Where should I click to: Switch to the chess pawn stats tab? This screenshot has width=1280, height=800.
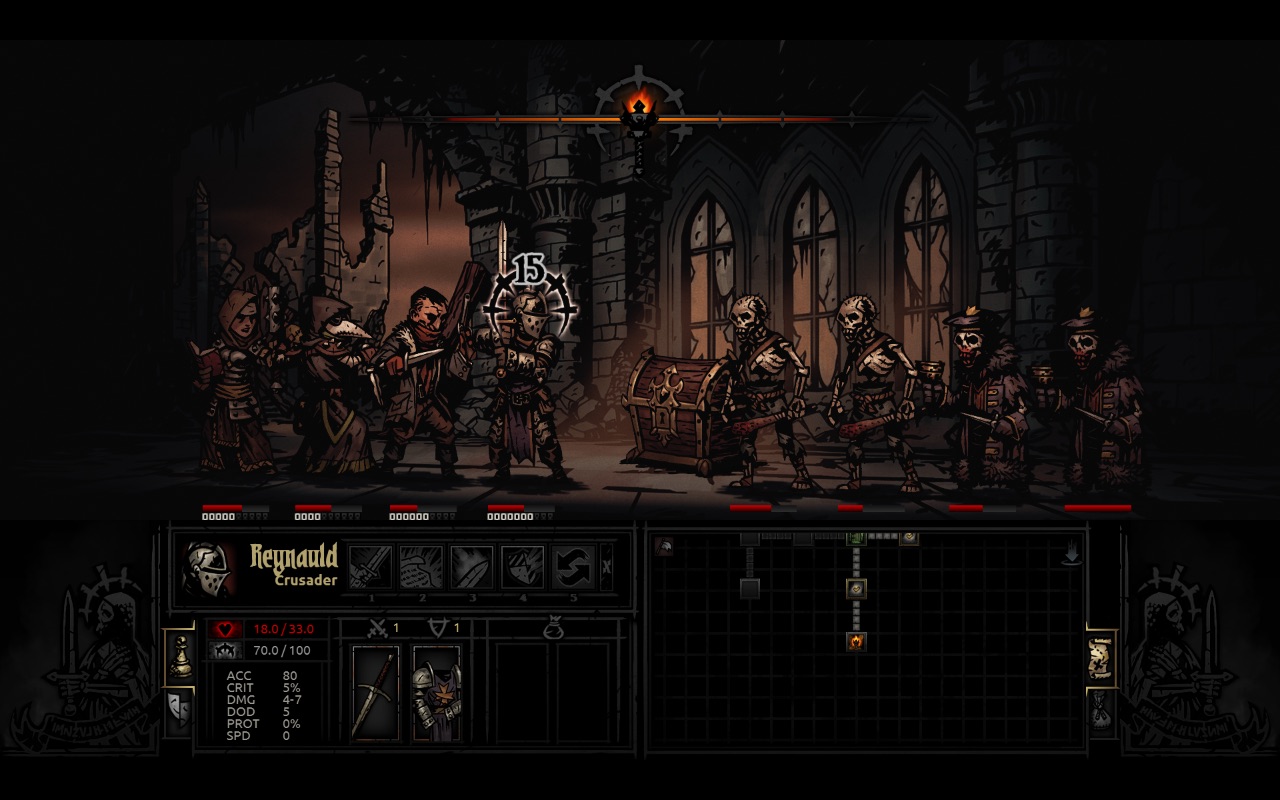[181, 655]
